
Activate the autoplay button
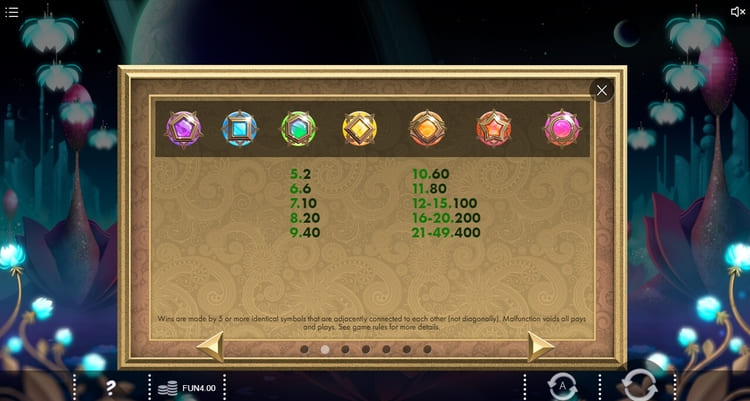(562, 386)
